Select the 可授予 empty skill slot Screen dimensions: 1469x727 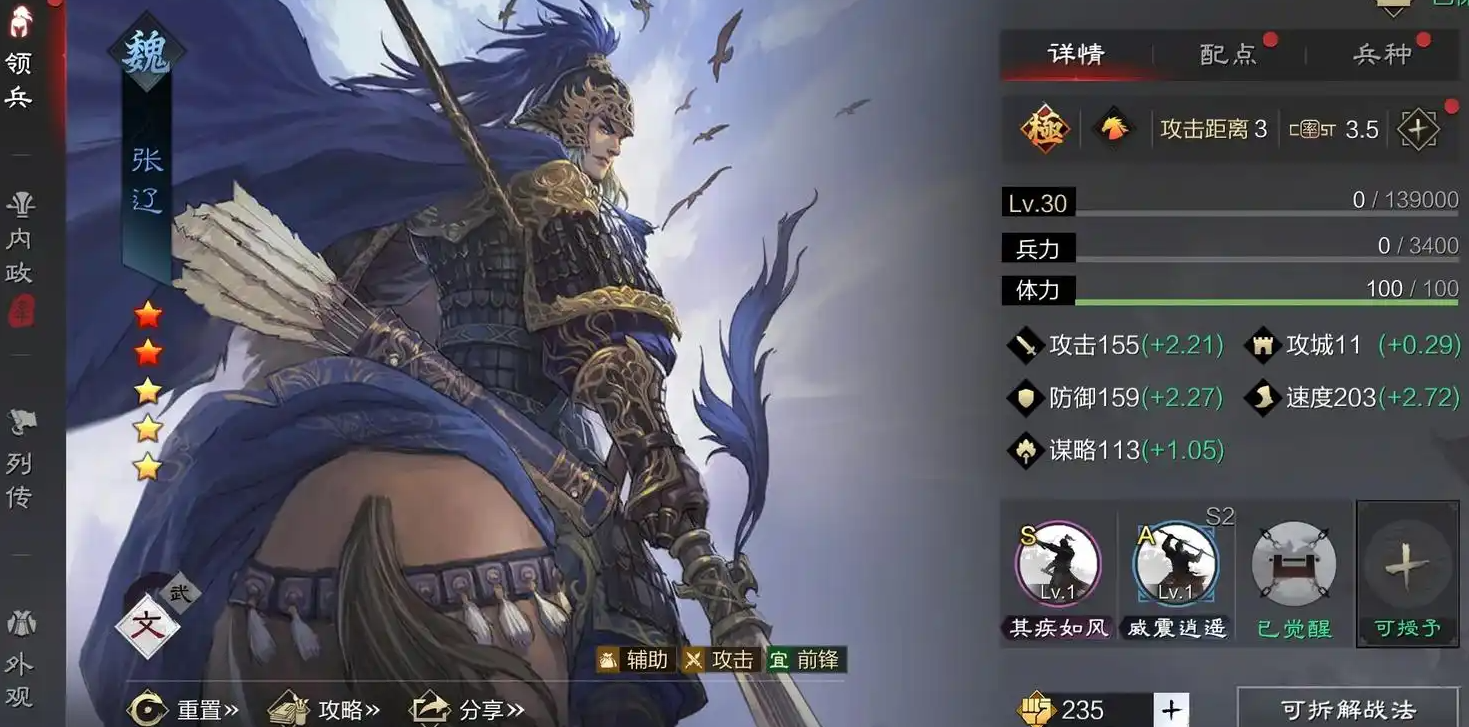click(x=1407, y=566)
